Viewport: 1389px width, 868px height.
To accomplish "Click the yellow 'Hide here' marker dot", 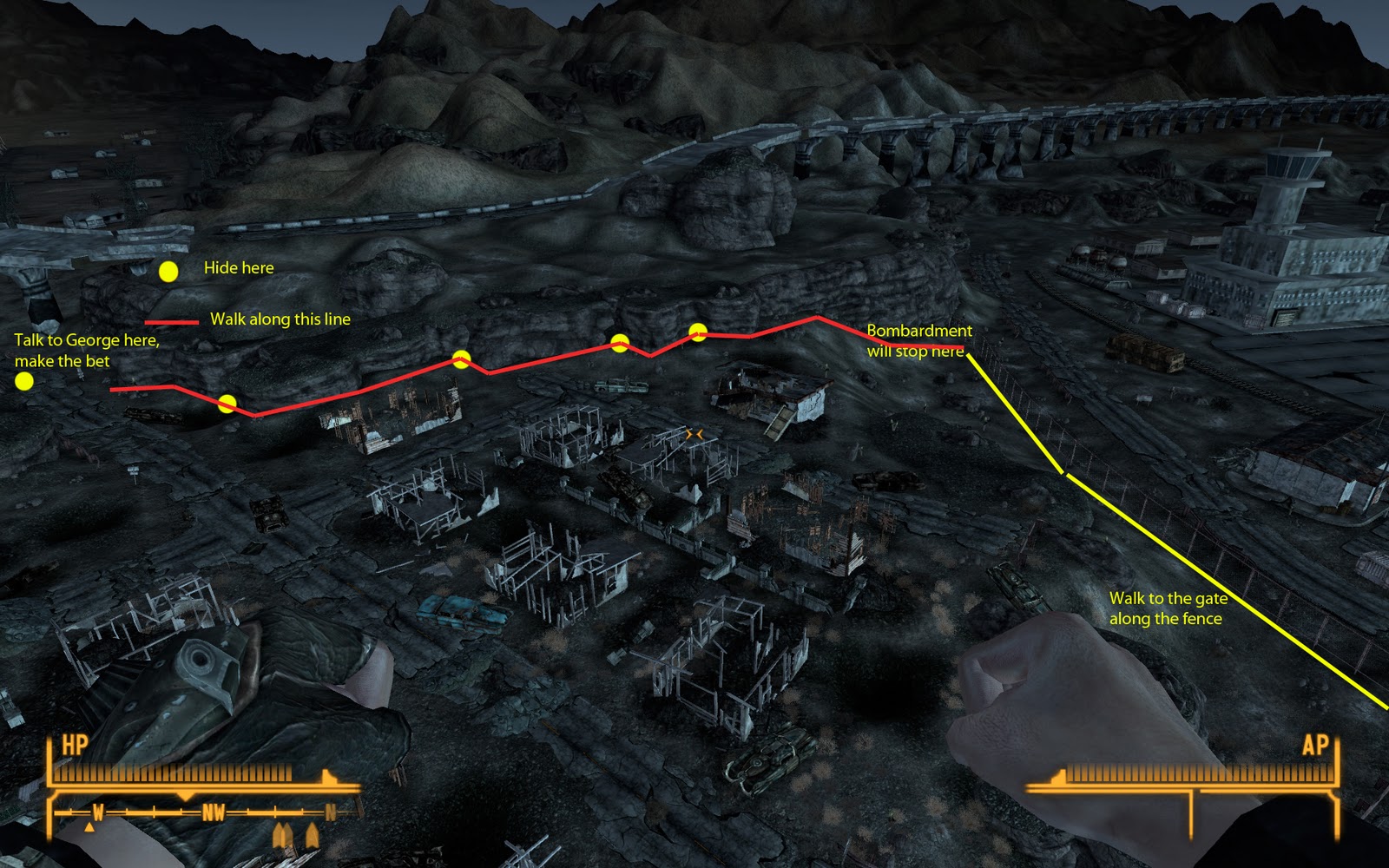I will pyautogui.click(x=168, y=271).
